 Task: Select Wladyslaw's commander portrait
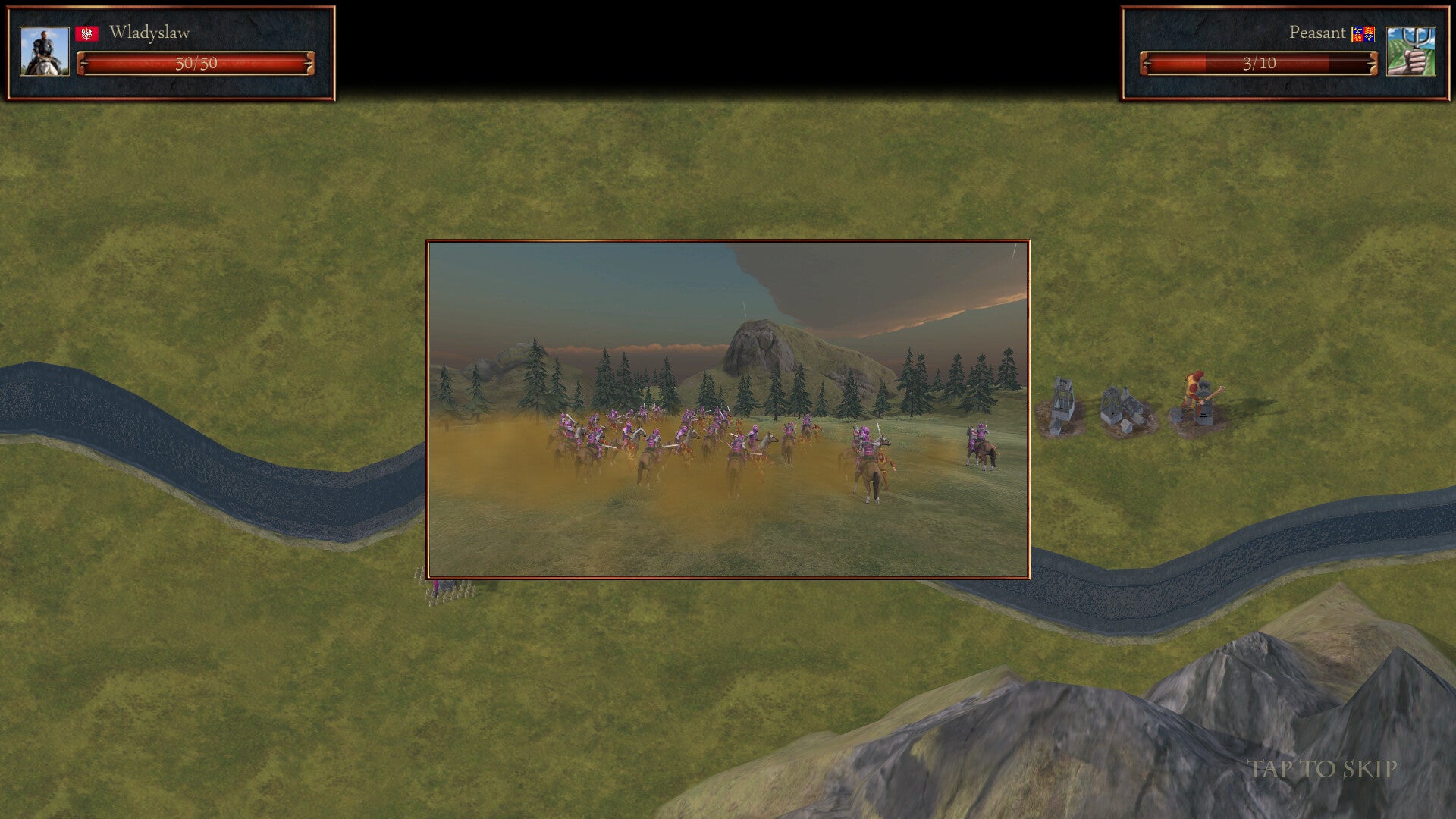45,52
